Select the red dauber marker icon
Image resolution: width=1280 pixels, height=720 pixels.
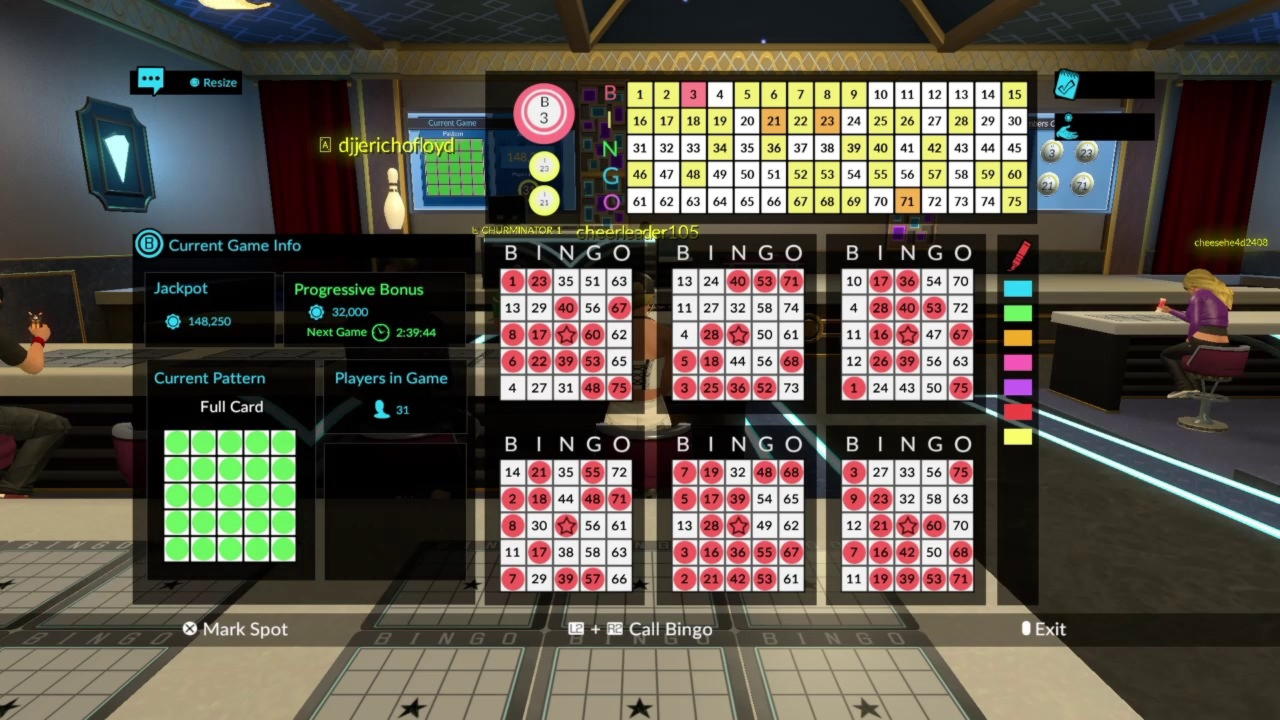1017,256
